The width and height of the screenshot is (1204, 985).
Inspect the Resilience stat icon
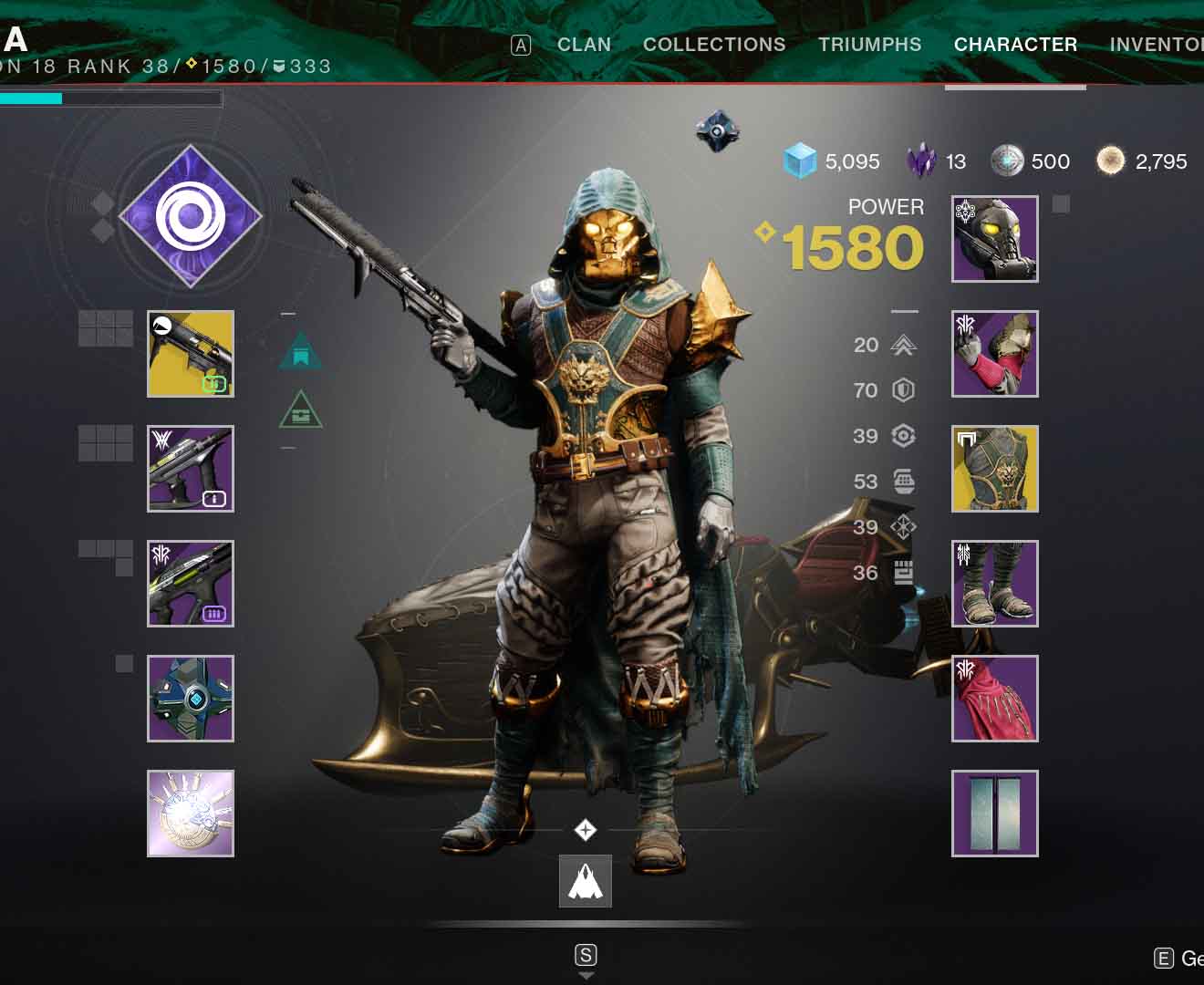[x=903, y=390]
